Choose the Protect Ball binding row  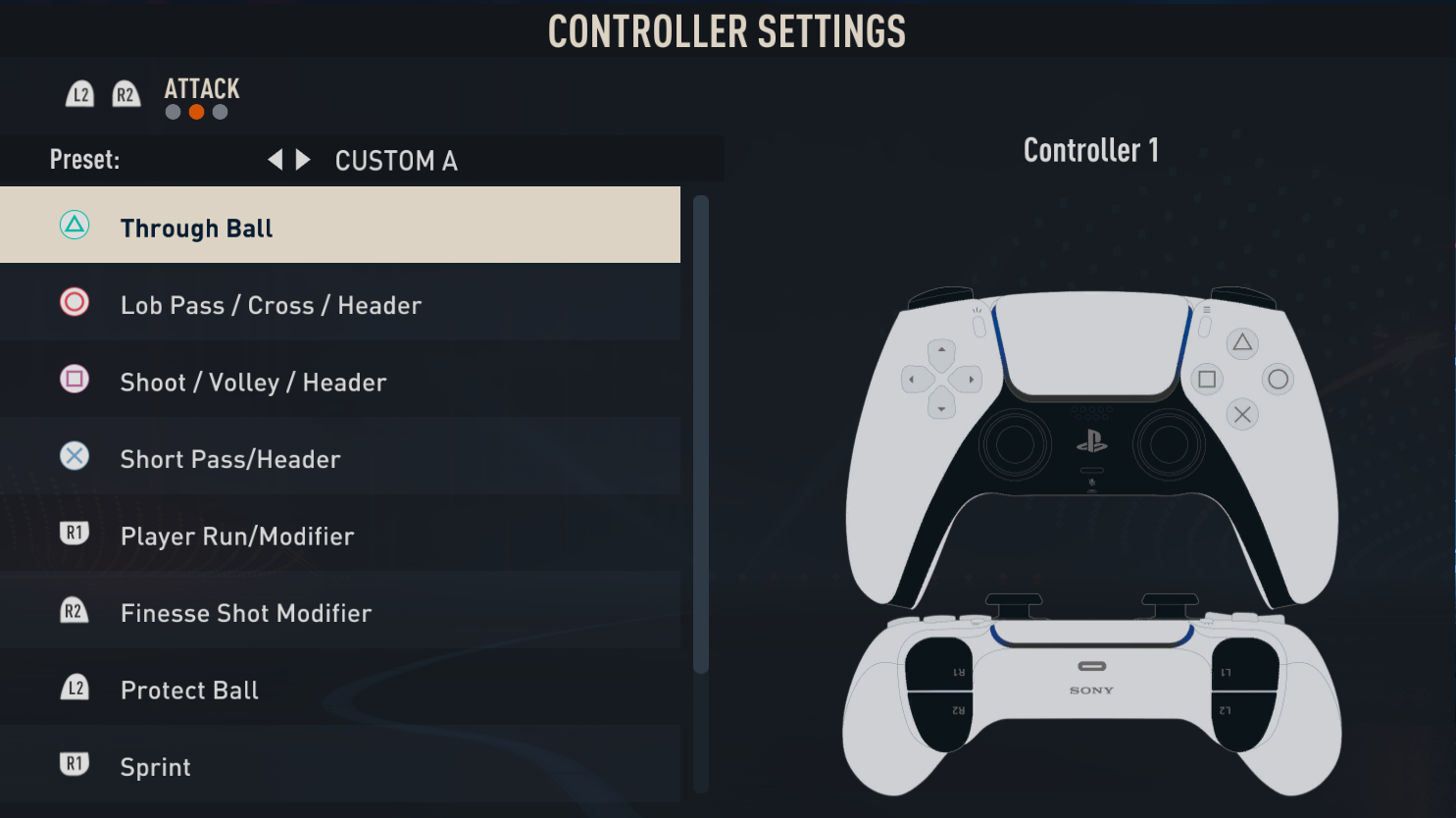click(x=339, y=690)
